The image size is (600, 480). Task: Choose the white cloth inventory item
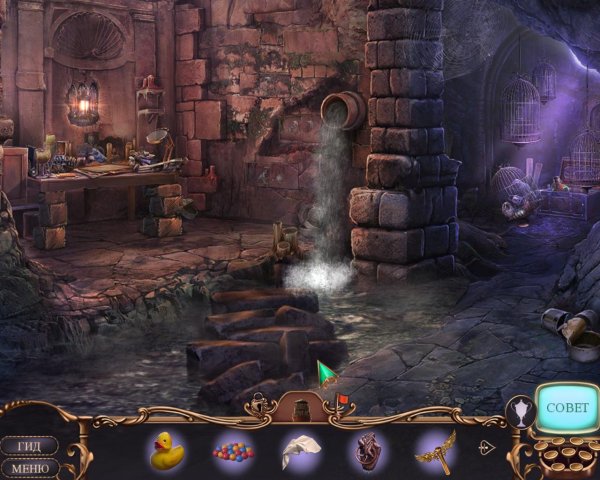click(300, 451)
